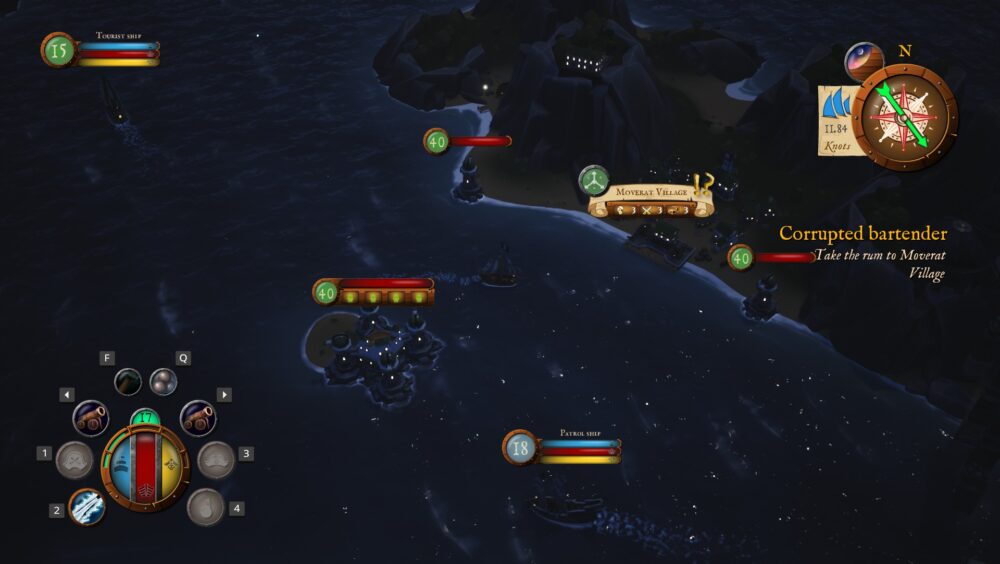Select the Corrupted bartender quest tracker
The image size is (1000, 564).
click(x=863, y=233)
